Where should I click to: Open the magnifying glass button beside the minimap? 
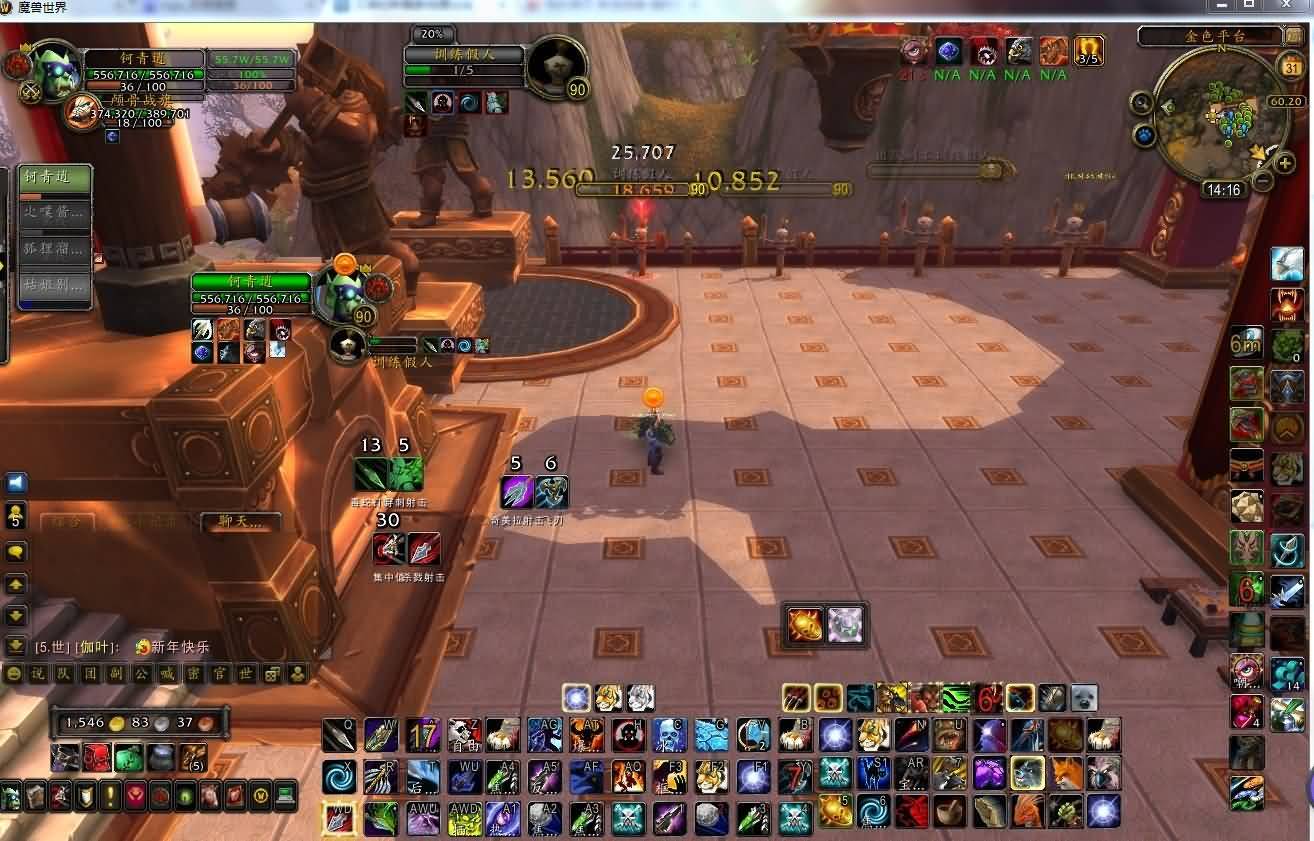tap(1142, 101)
